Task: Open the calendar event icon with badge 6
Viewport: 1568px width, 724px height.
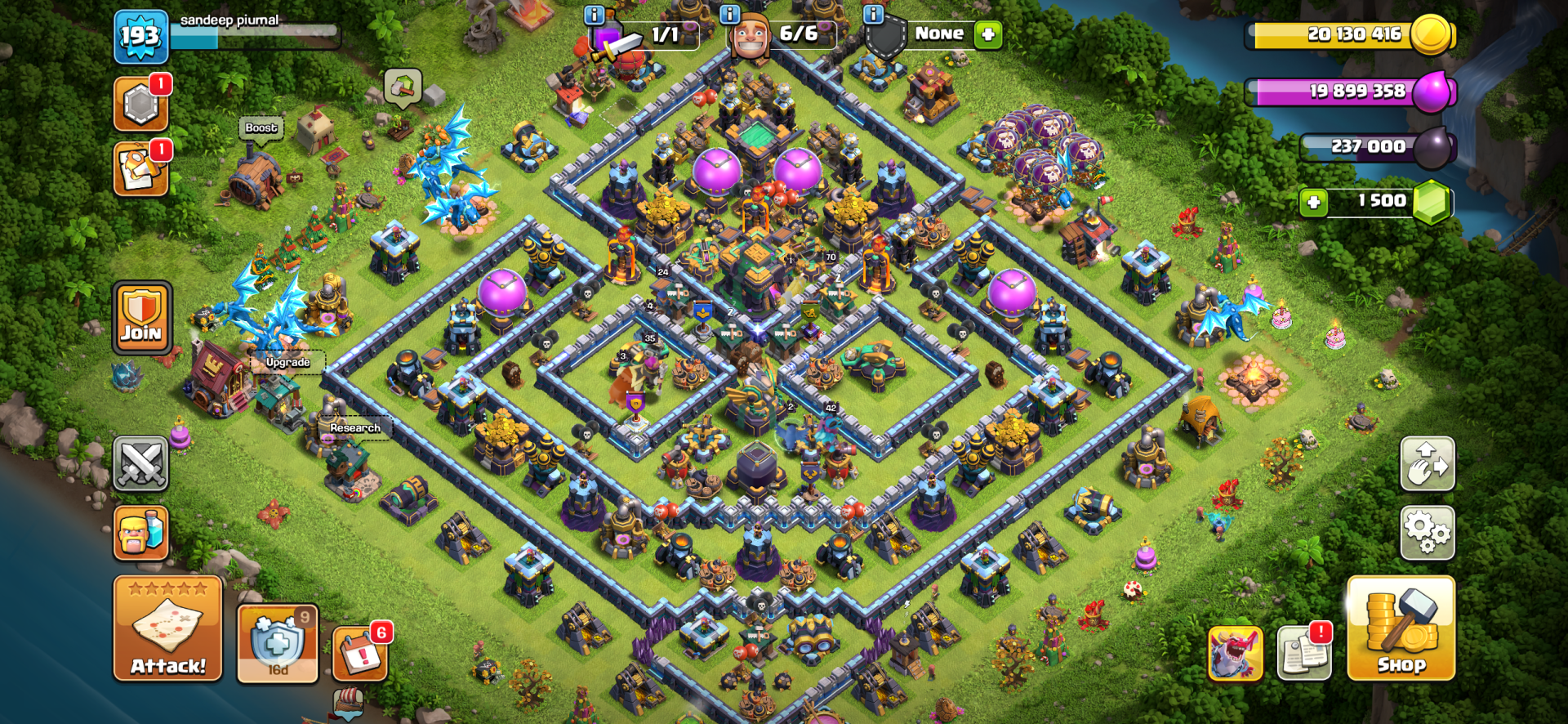Action: (x=359, y=654)
